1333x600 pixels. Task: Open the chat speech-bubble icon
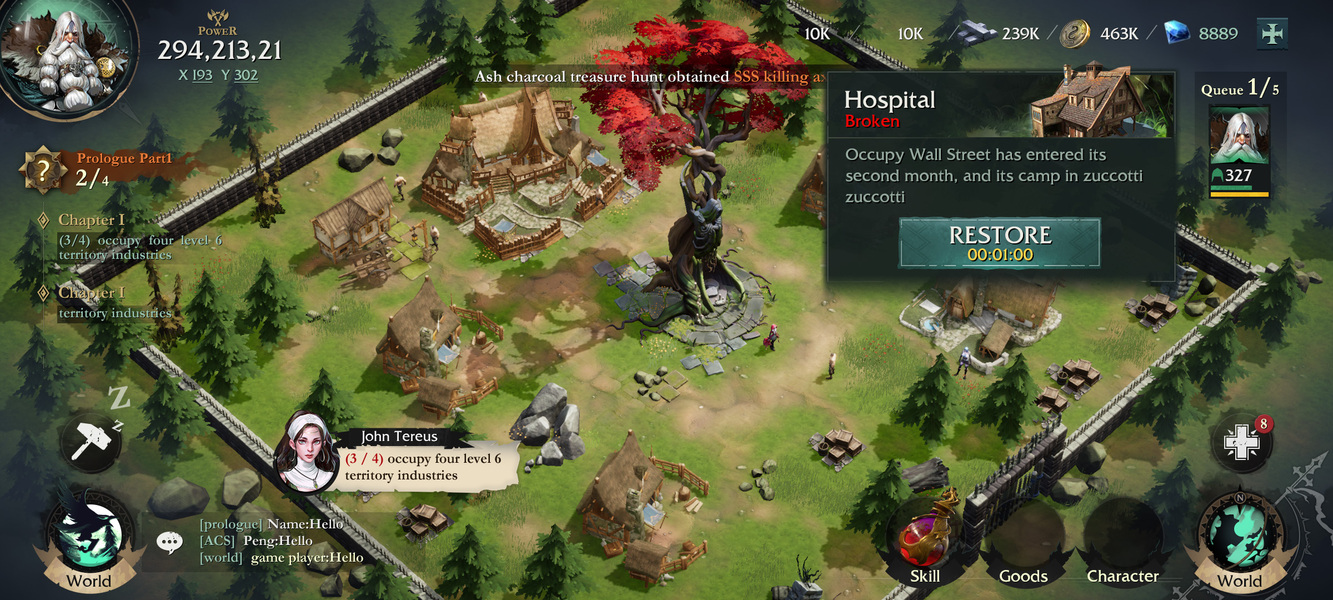169,542
